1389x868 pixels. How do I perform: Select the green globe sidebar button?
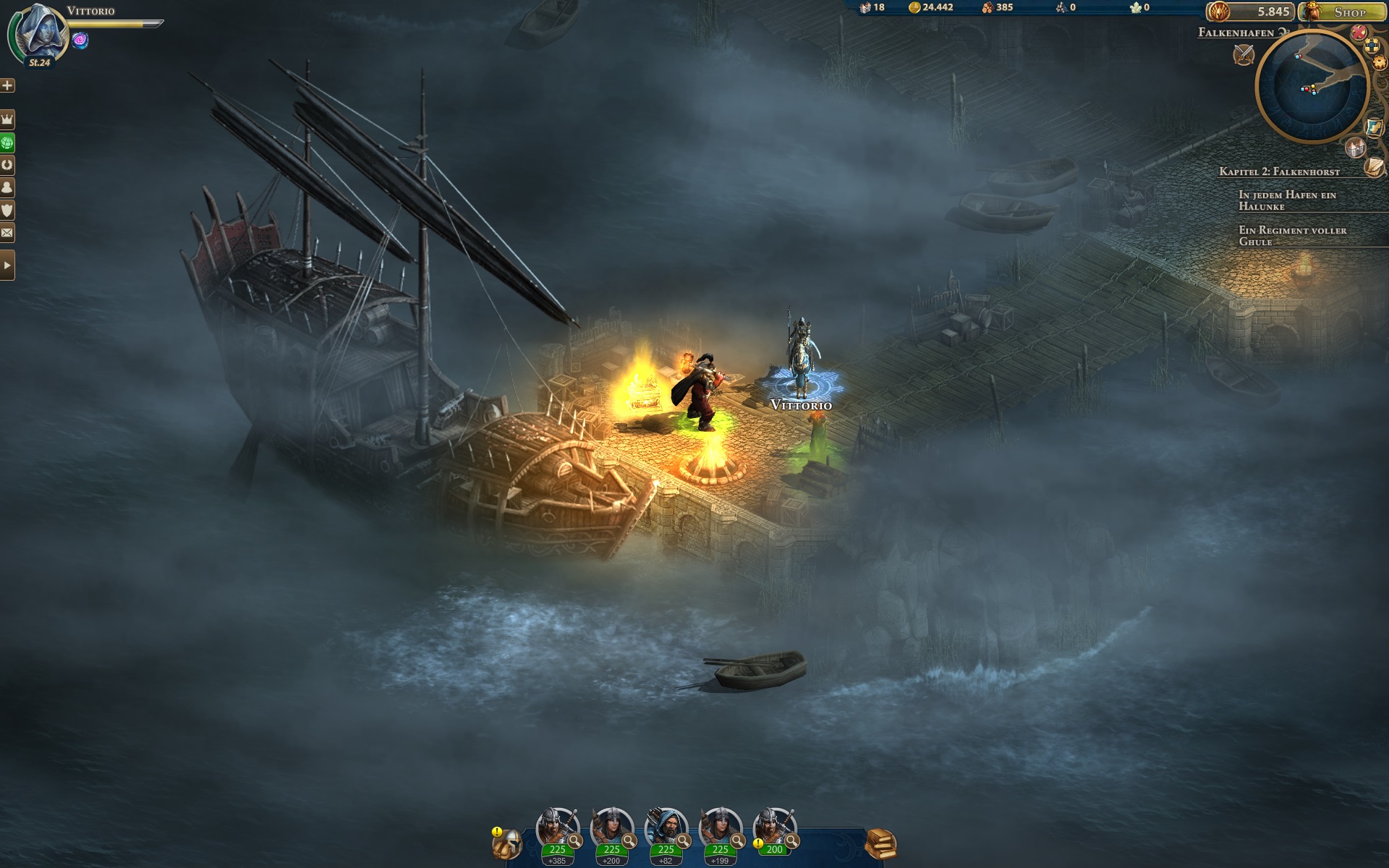[x=7, y=142]
